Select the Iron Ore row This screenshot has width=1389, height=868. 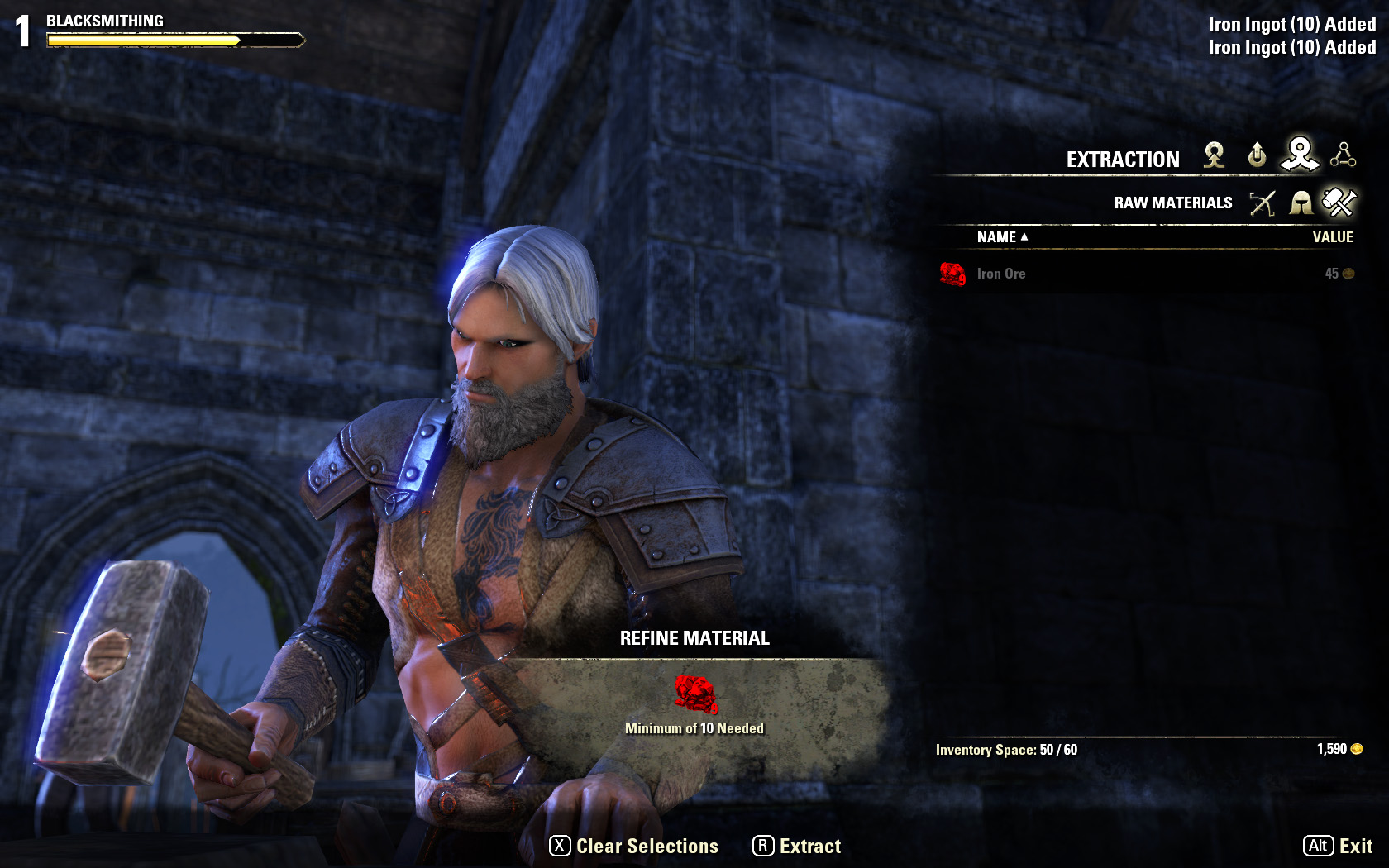click(1146, 274)
